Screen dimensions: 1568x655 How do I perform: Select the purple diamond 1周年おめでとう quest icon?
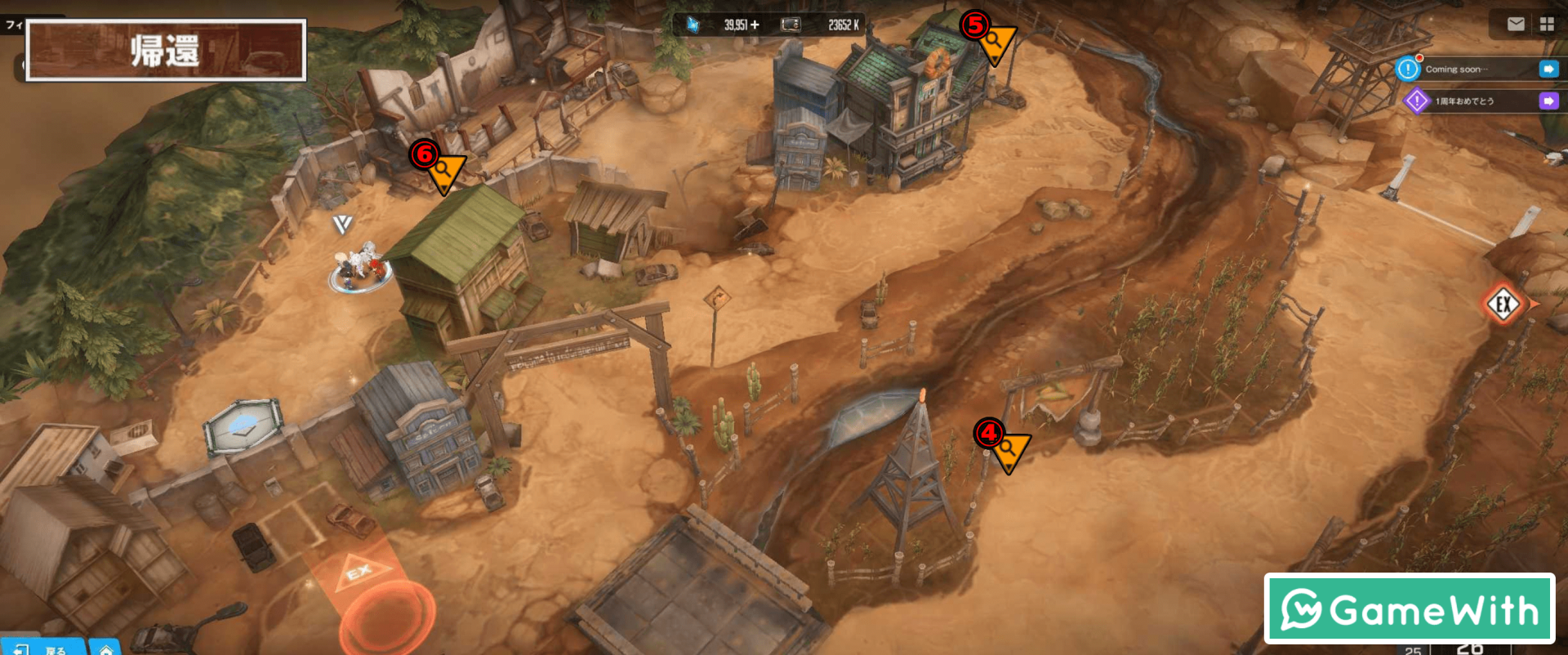[1417, 101]
